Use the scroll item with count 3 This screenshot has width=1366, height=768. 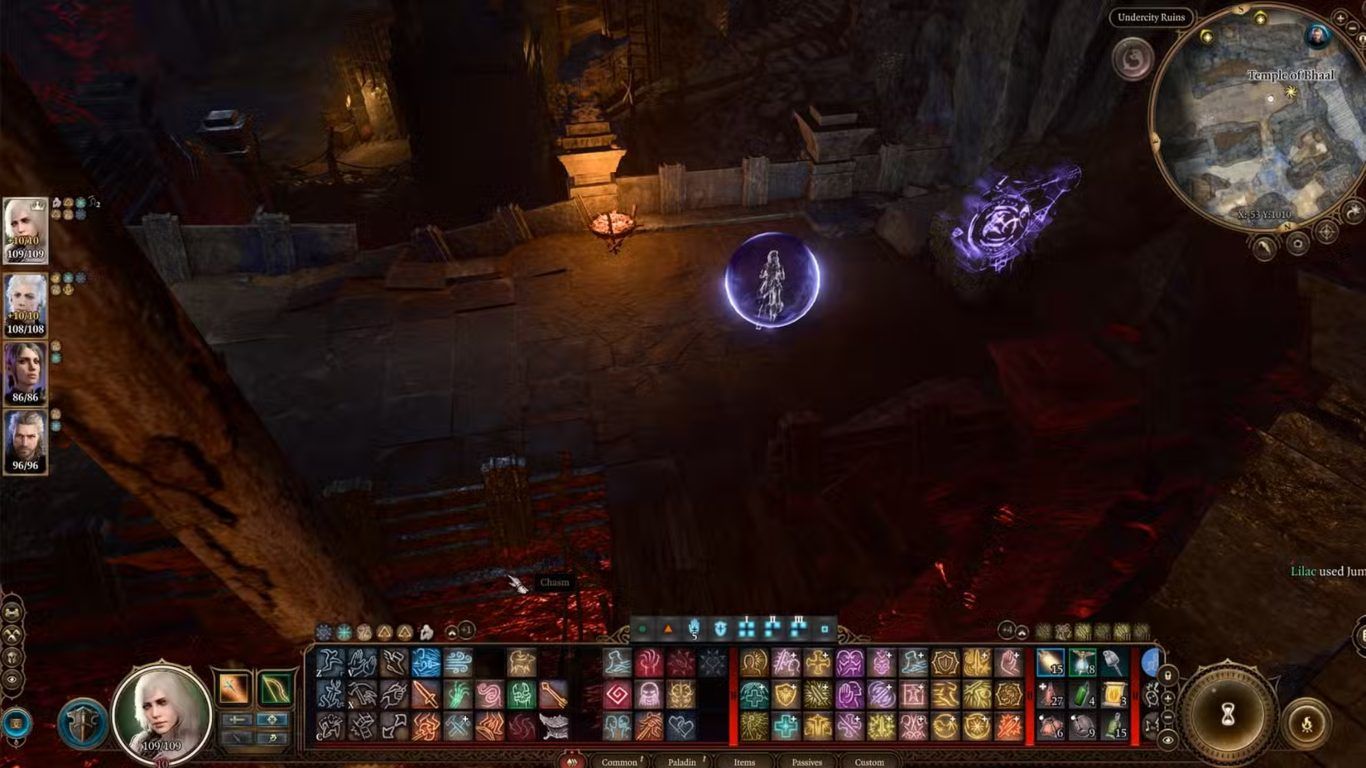click(x=1115, y=693)
